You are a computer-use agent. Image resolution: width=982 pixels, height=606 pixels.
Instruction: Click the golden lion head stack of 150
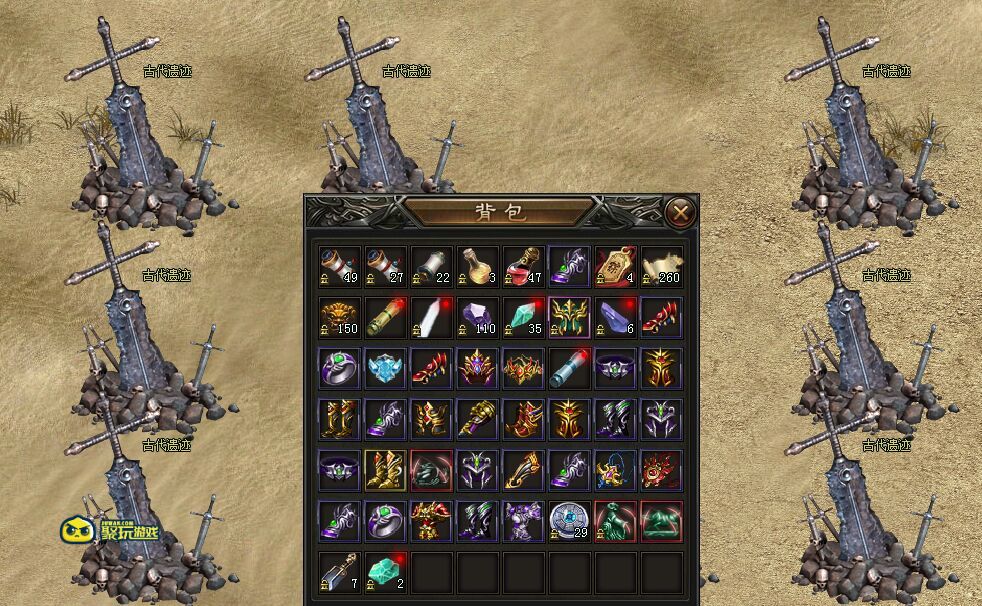340,317
